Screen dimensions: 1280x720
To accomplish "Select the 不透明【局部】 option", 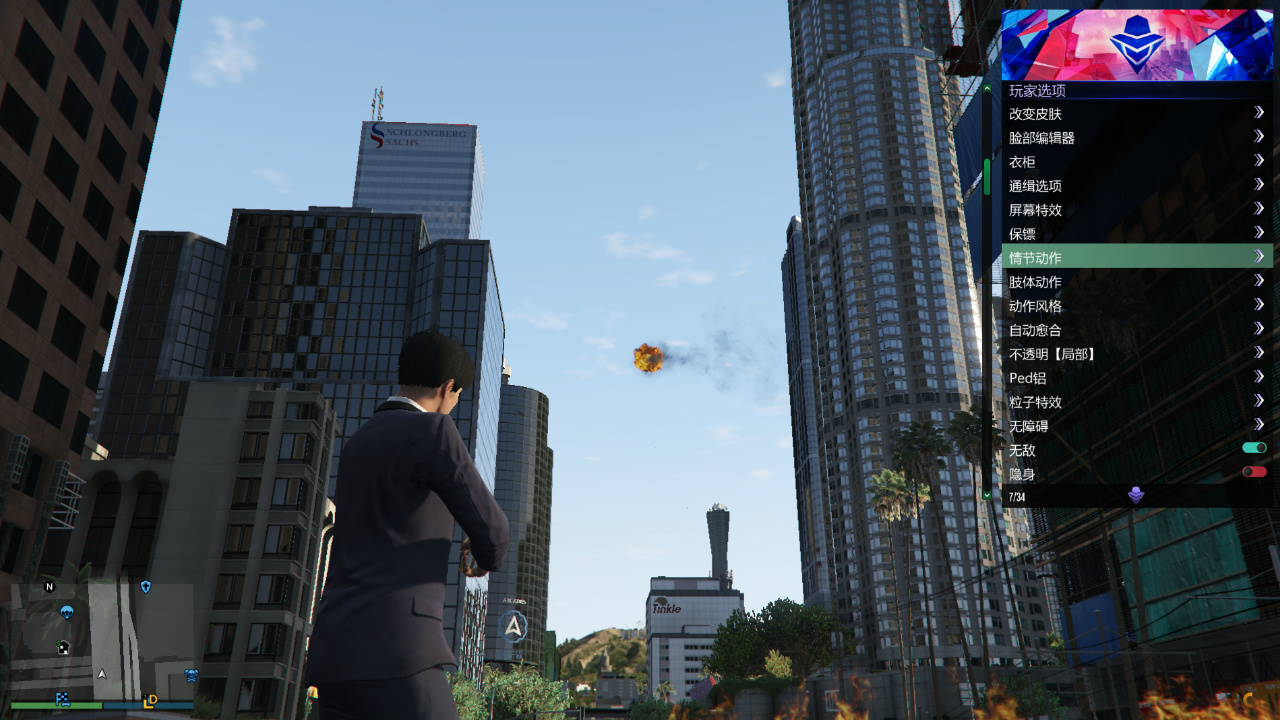I will [1136, 354].
